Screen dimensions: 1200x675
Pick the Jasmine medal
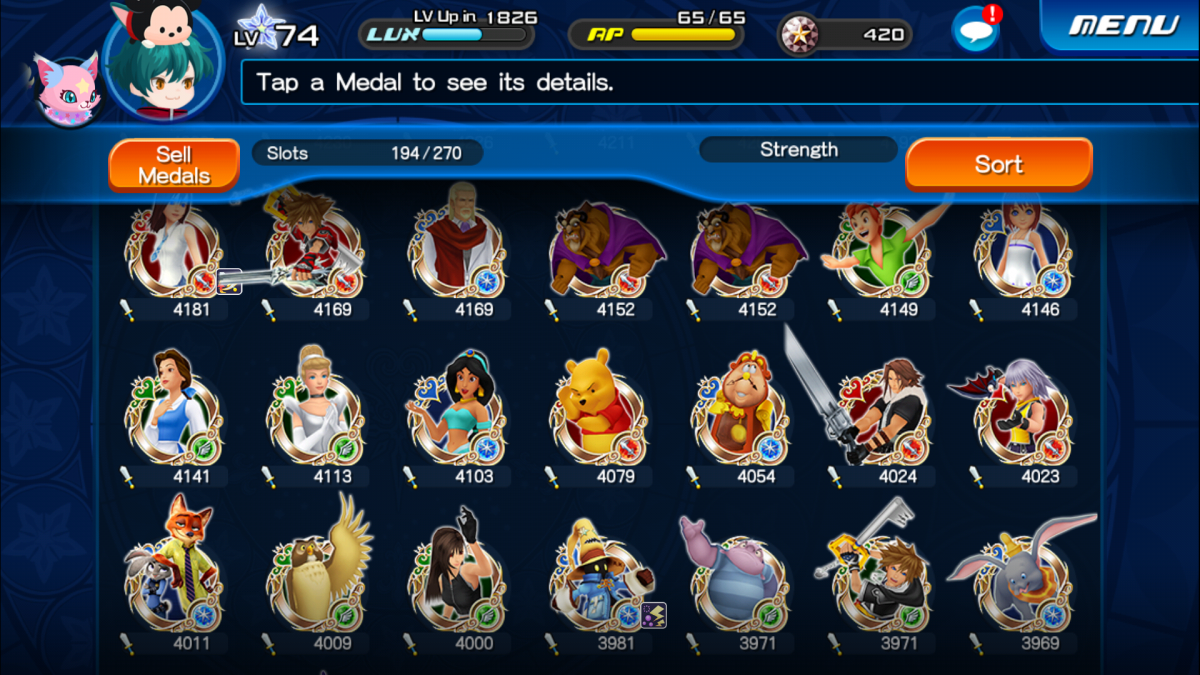click(455, 414)
